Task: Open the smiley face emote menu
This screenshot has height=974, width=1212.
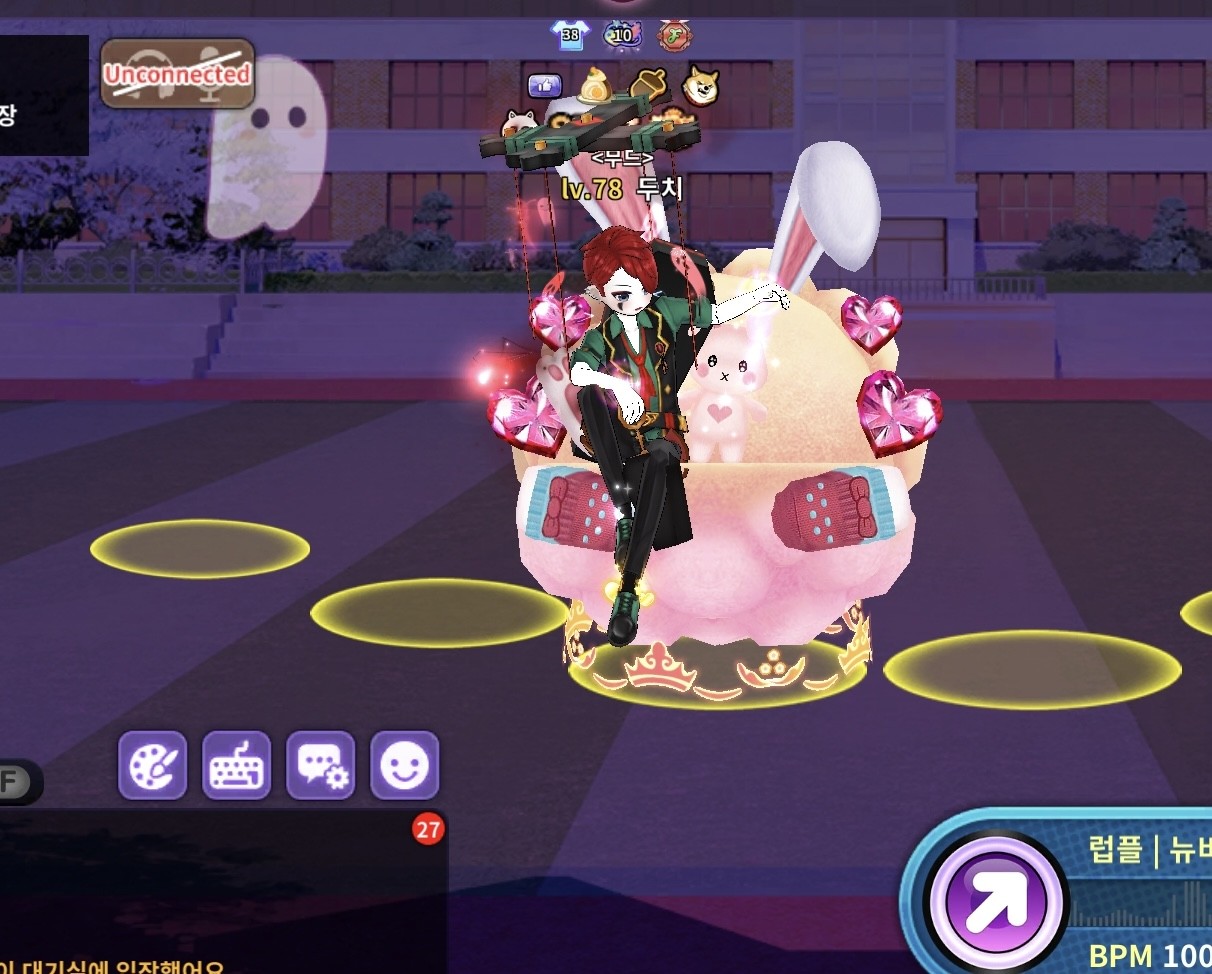Action: (405, 765)
